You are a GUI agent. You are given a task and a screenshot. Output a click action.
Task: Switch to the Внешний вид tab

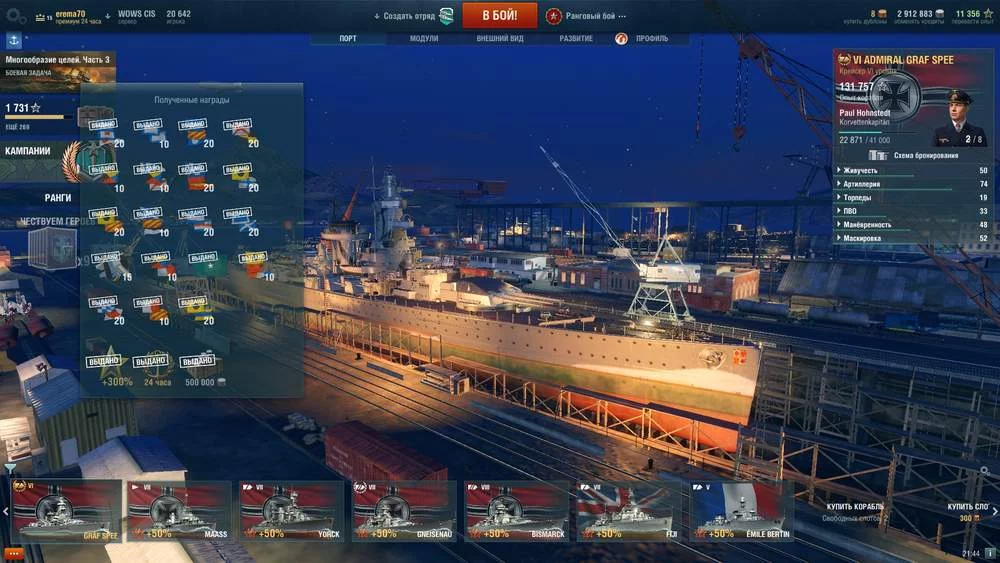coord(500,39)
